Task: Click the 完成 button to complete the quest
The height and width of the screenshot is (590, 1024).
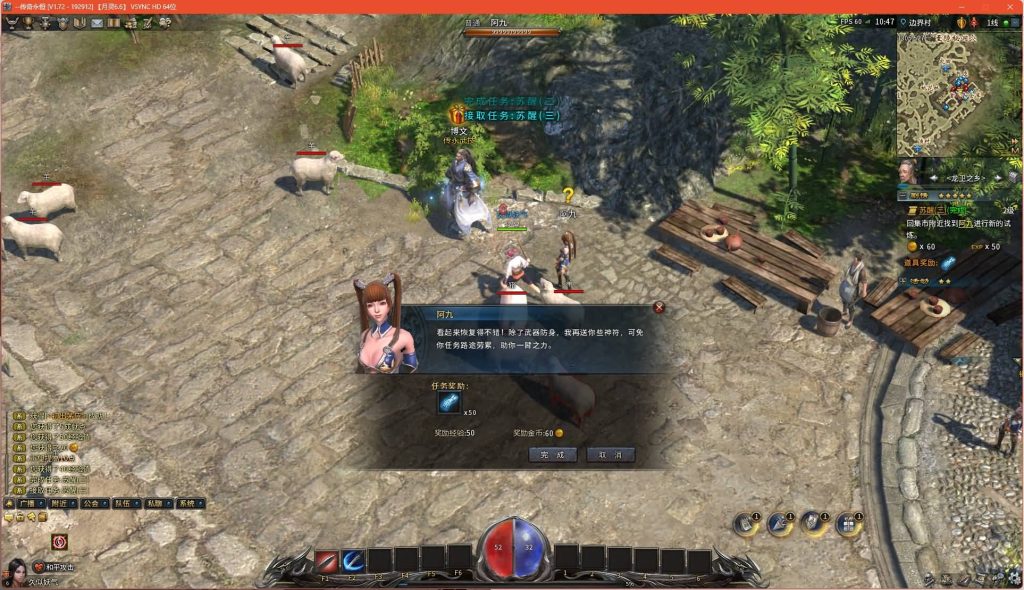Action: click(x=552, y=454)
